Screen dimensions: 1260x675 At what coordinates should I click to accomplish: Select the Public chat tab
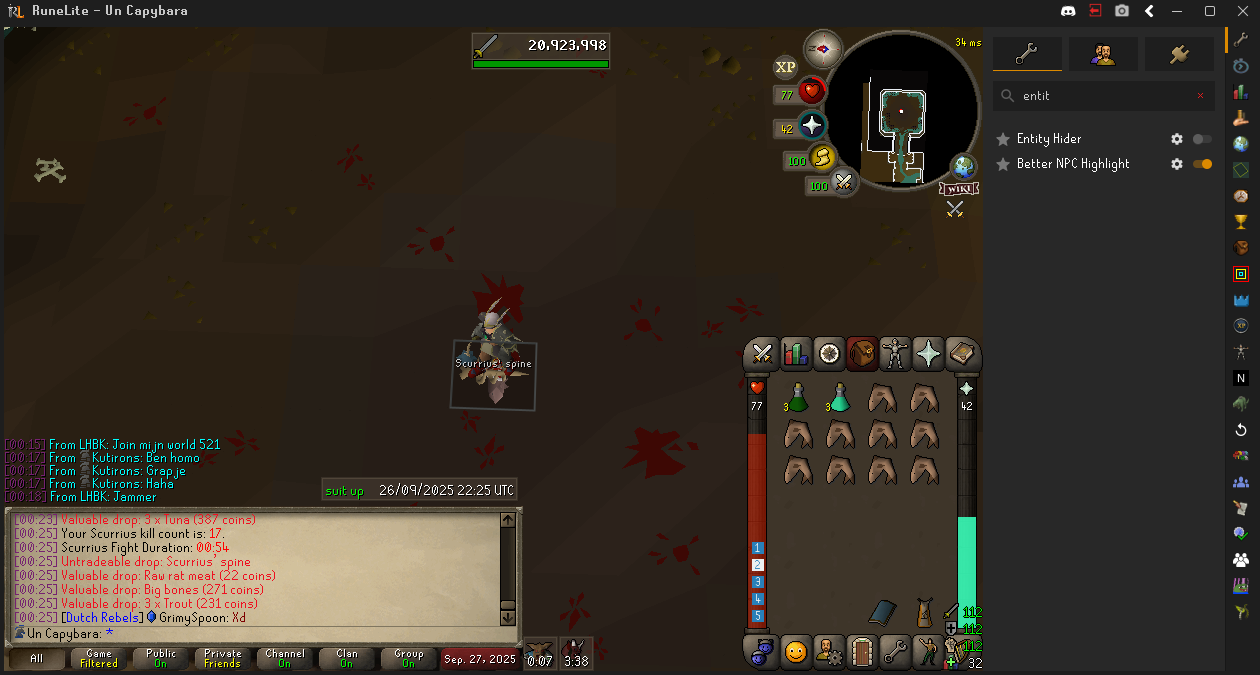pyautogui.click(x=160, y=658)
